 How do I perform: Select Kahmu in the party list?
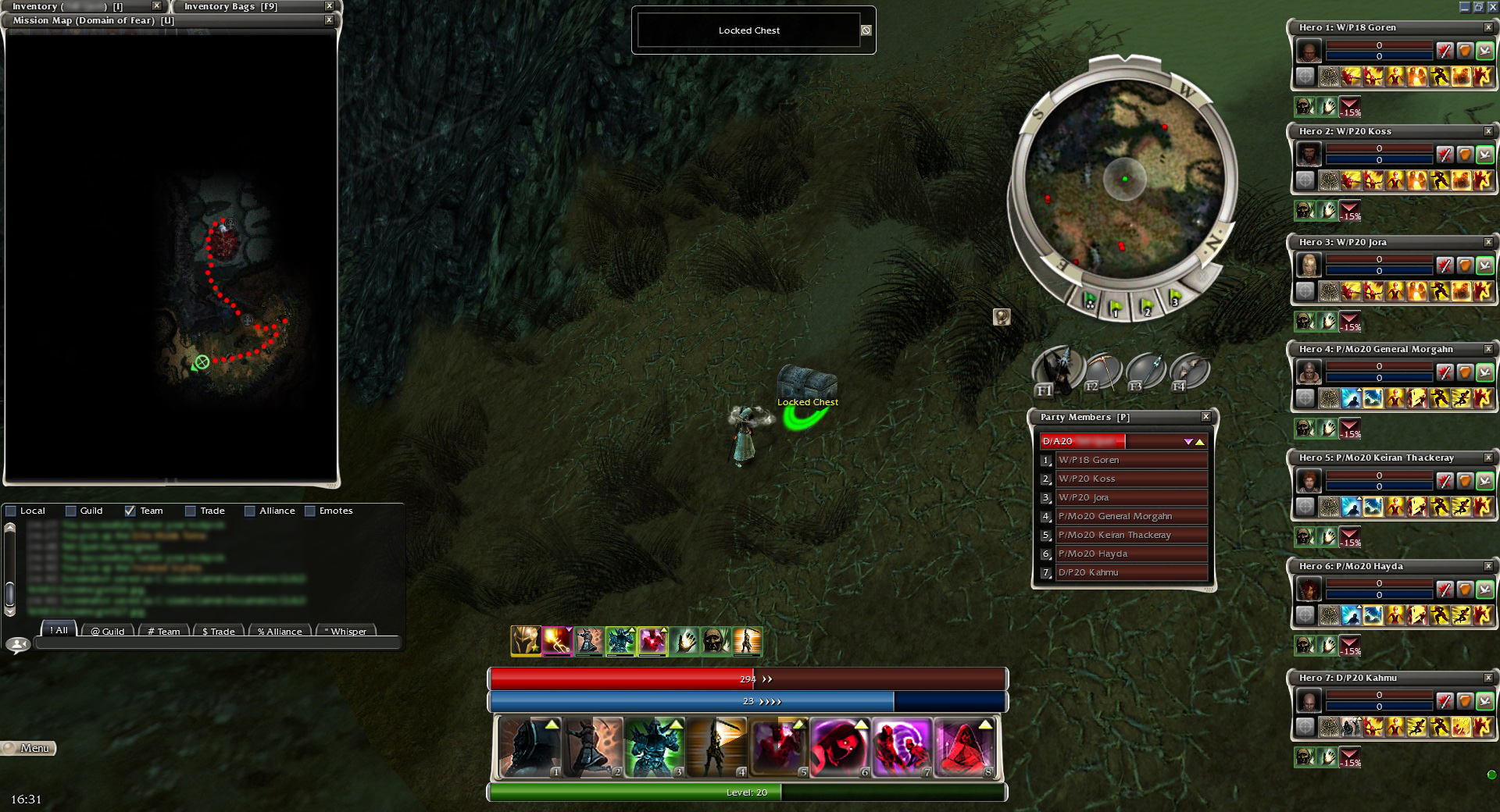(x=1130, y=572)
